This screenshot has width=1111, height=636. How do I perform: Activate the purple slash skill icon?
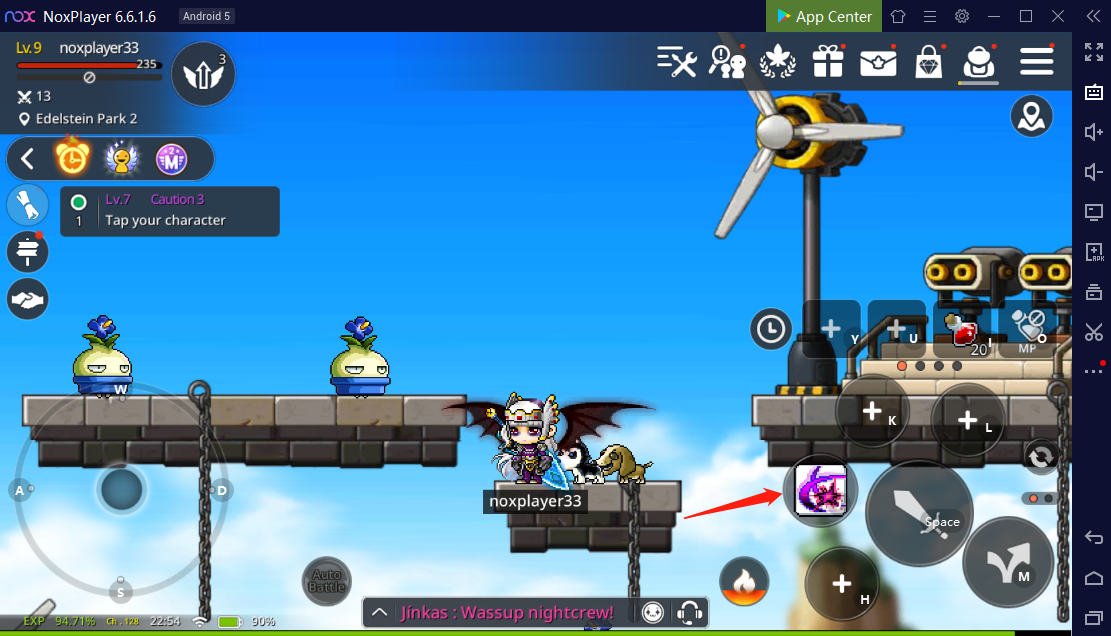(x=820, y=490)
